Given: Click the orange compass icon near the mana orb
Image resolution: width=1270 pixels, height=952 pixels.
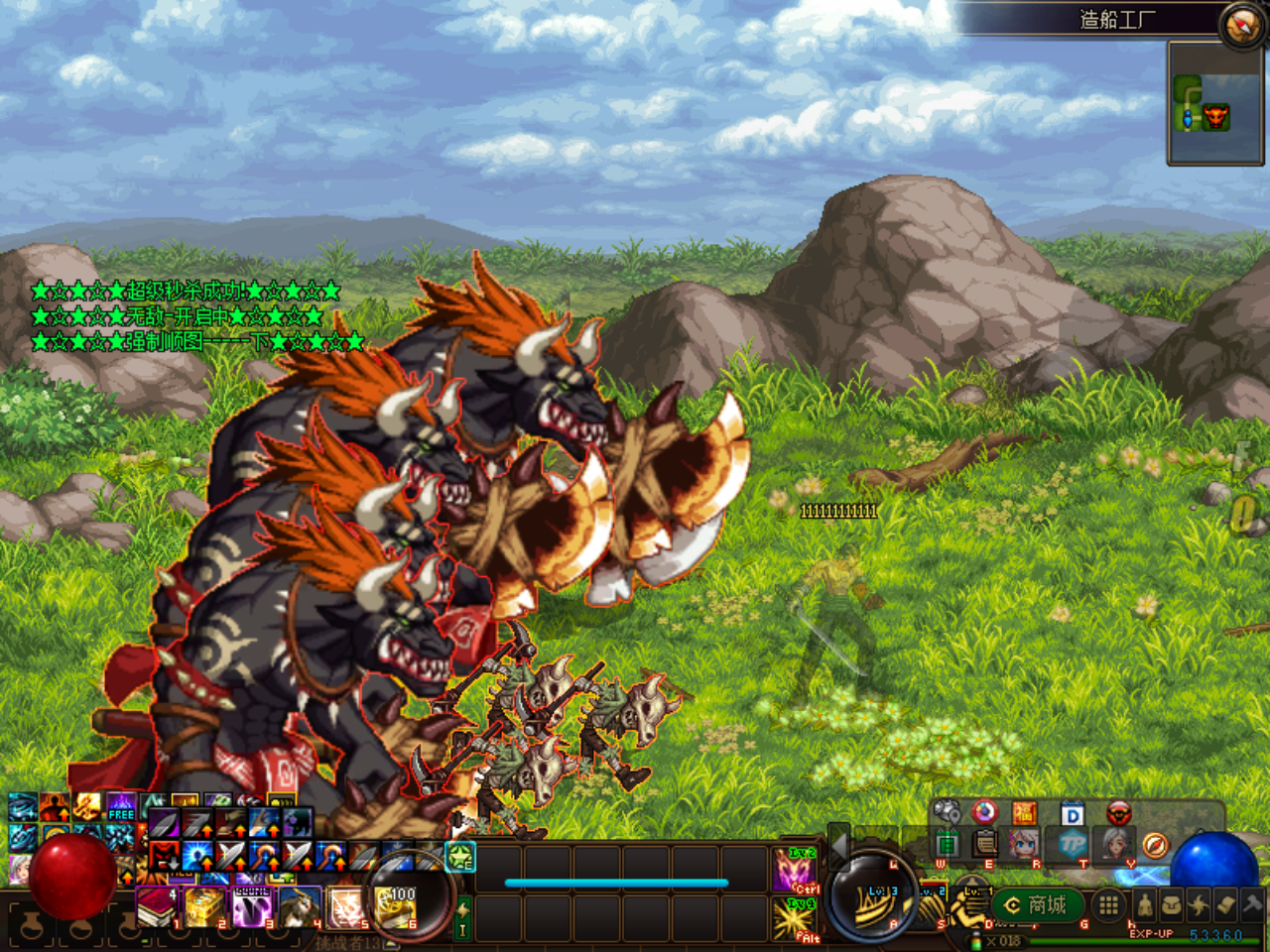Looking at the screenshot, I should click(x=1155, y=845).
